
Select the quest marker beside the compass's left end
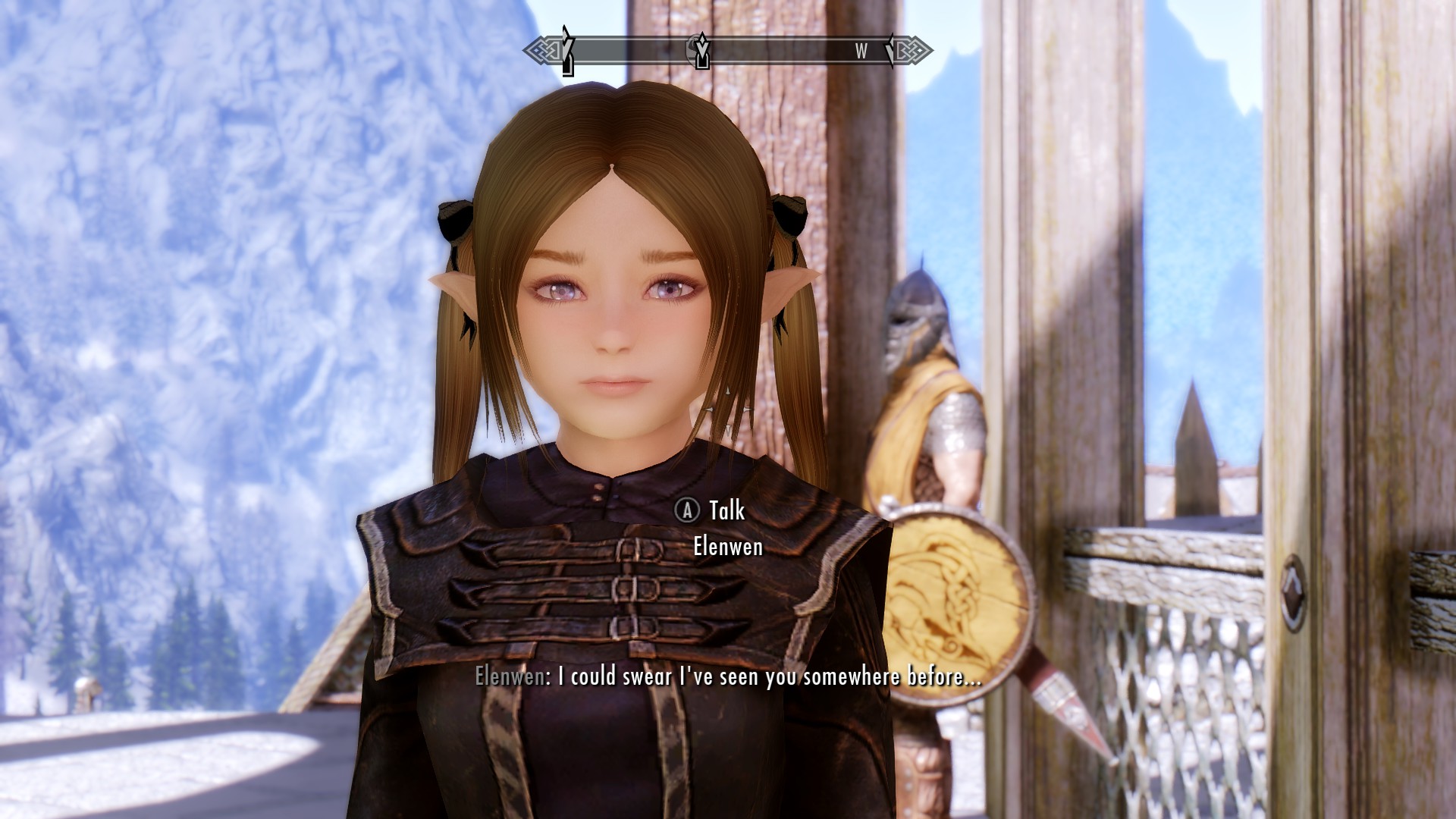click(566, 50)
